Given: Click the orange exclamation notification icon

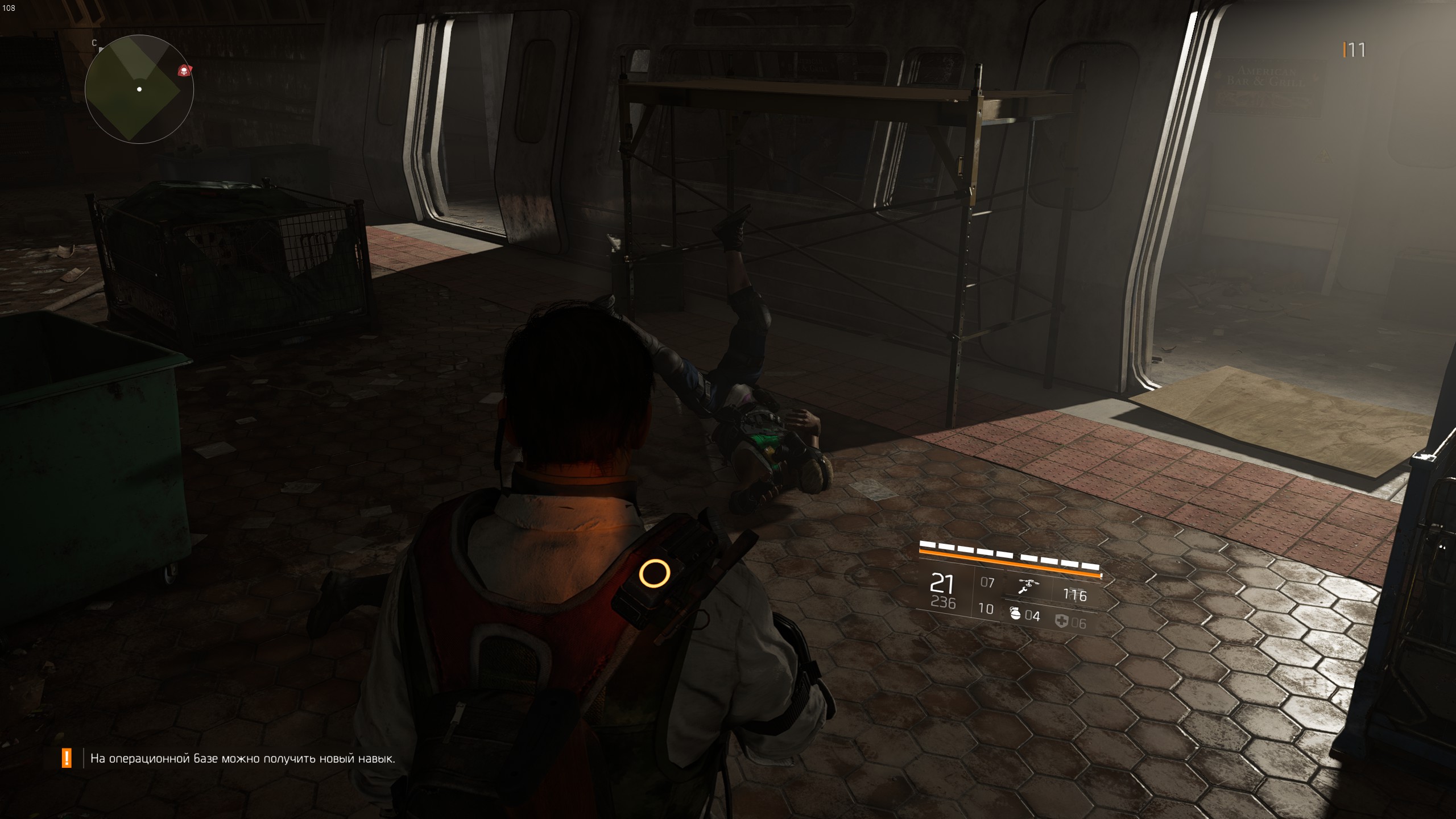Looking at the screenshot, I should pyautogui.click(x=67, y=758).
